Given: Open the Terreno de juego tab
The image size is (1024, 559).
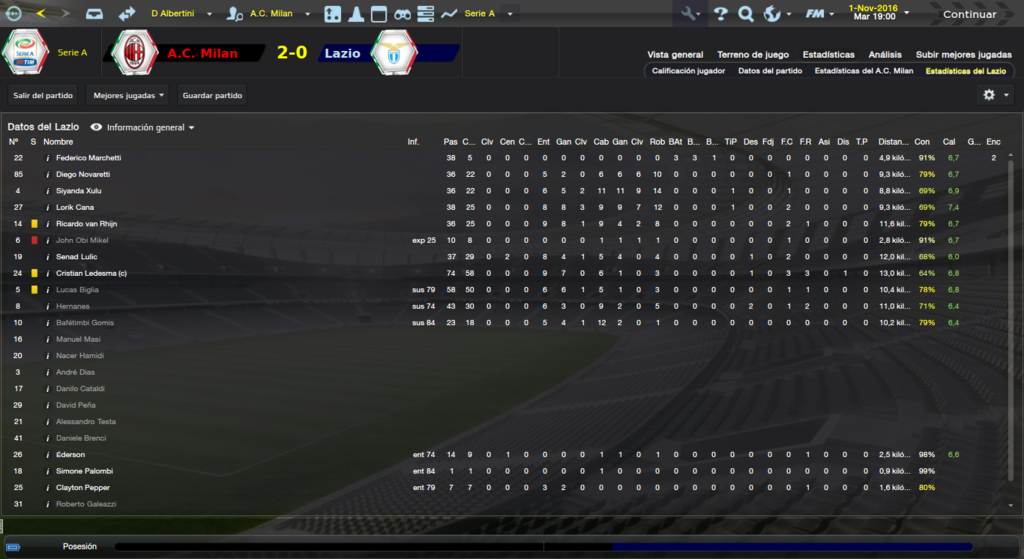Looking at the screenshot, I should 753,54.
